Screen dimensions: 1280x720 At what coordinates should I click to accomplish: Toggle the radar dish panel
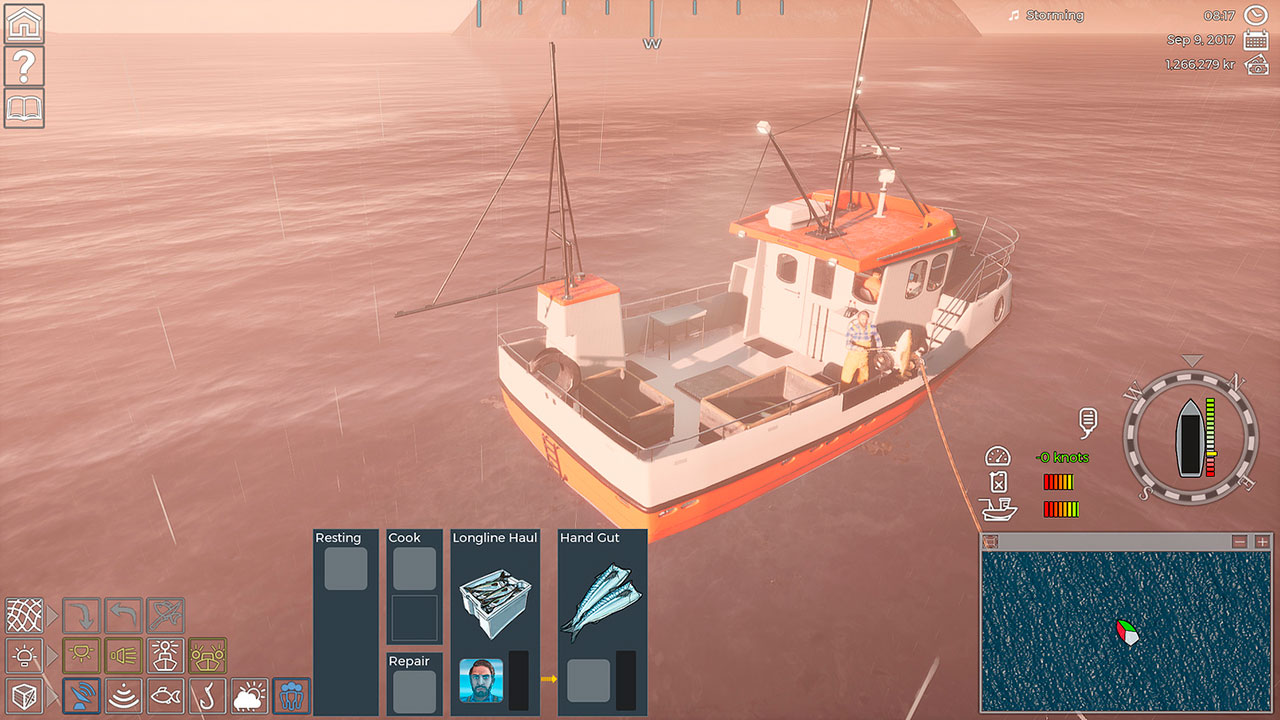pyautogui.click(x=82, y=695)
